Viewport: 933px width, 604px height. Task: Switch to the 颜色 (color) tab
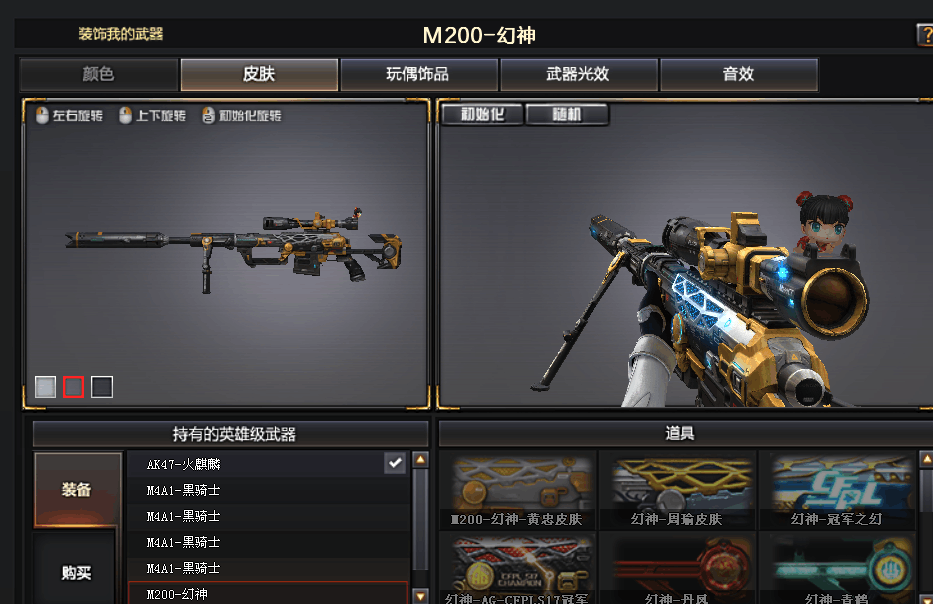98,75
